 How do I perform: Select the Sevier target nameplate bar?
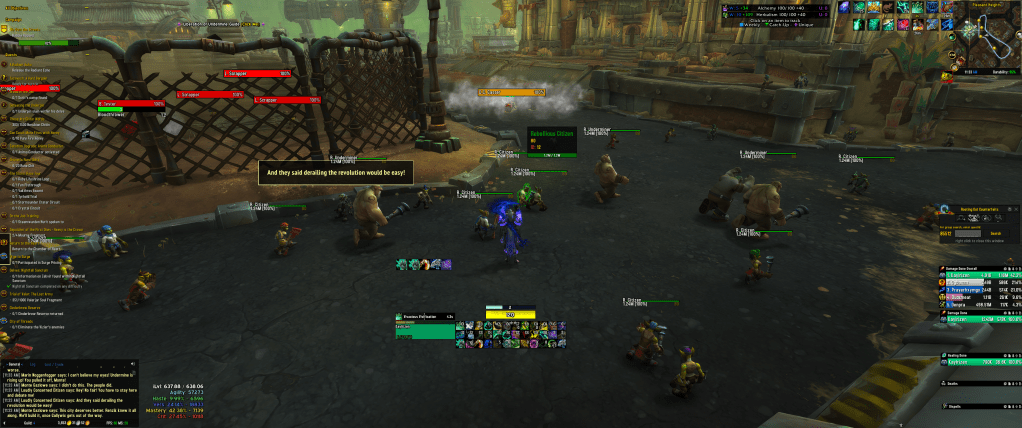coord(131,103)
